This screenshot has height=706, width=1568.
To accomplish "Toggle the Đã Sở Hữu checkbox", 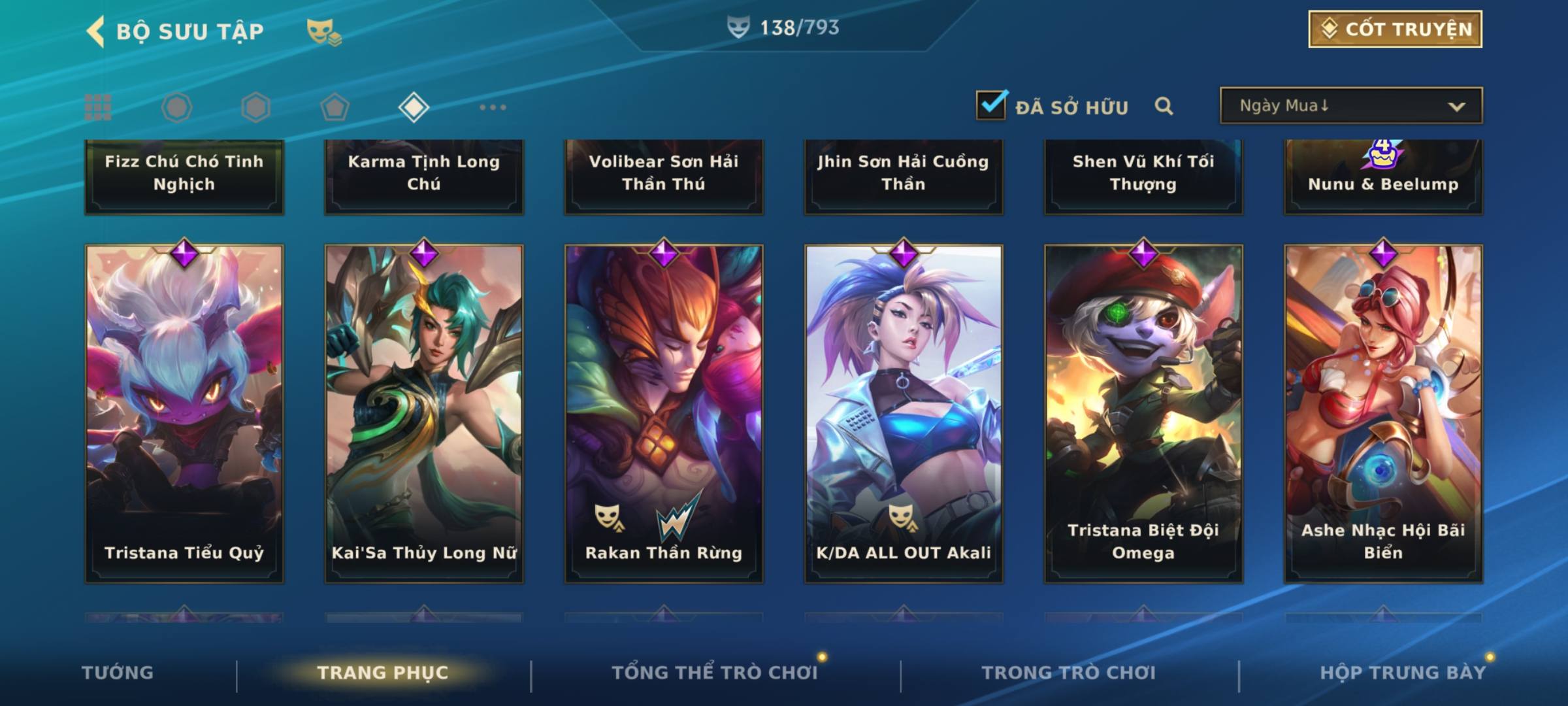I will pyautogui.click(x=991, y=105).
